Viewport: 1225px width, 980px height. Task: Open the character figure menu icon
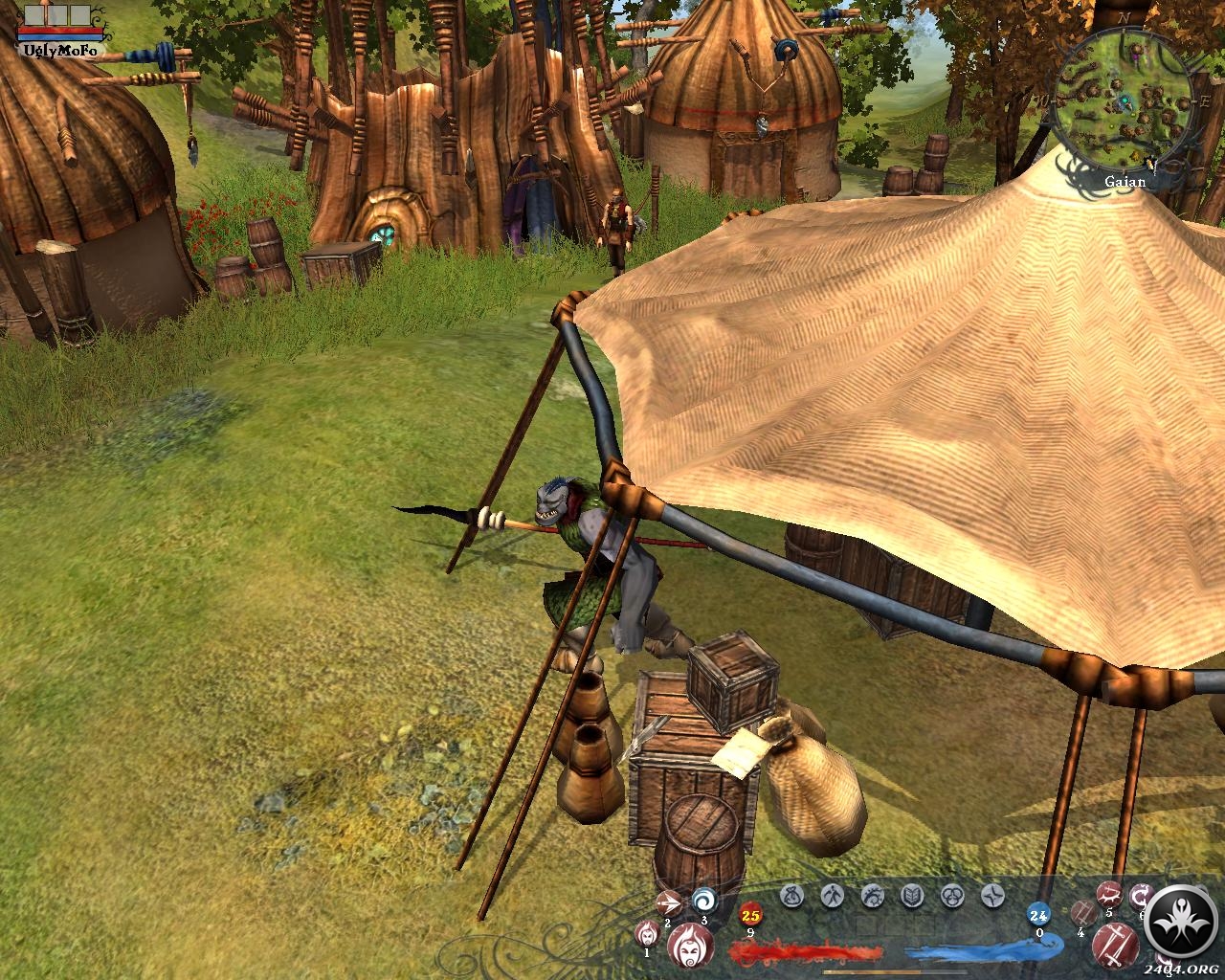[831, 896]
